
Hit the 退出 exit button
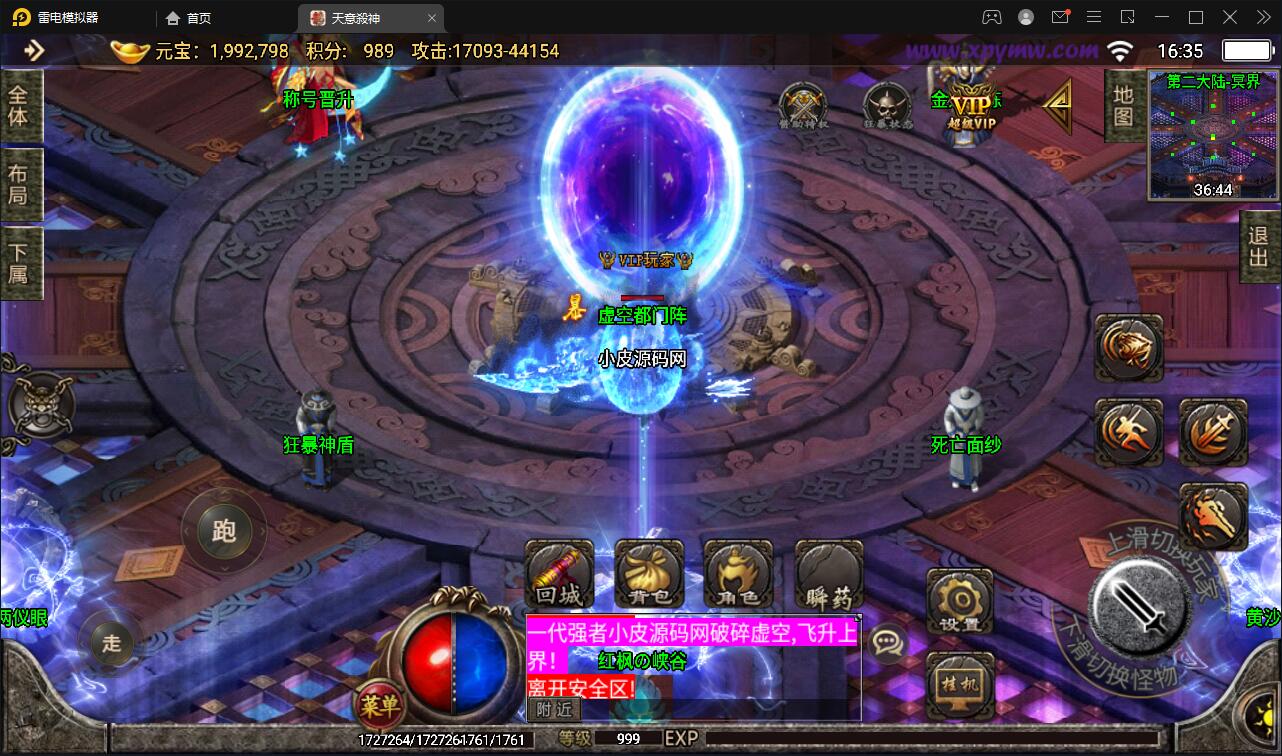point(1258,247)
